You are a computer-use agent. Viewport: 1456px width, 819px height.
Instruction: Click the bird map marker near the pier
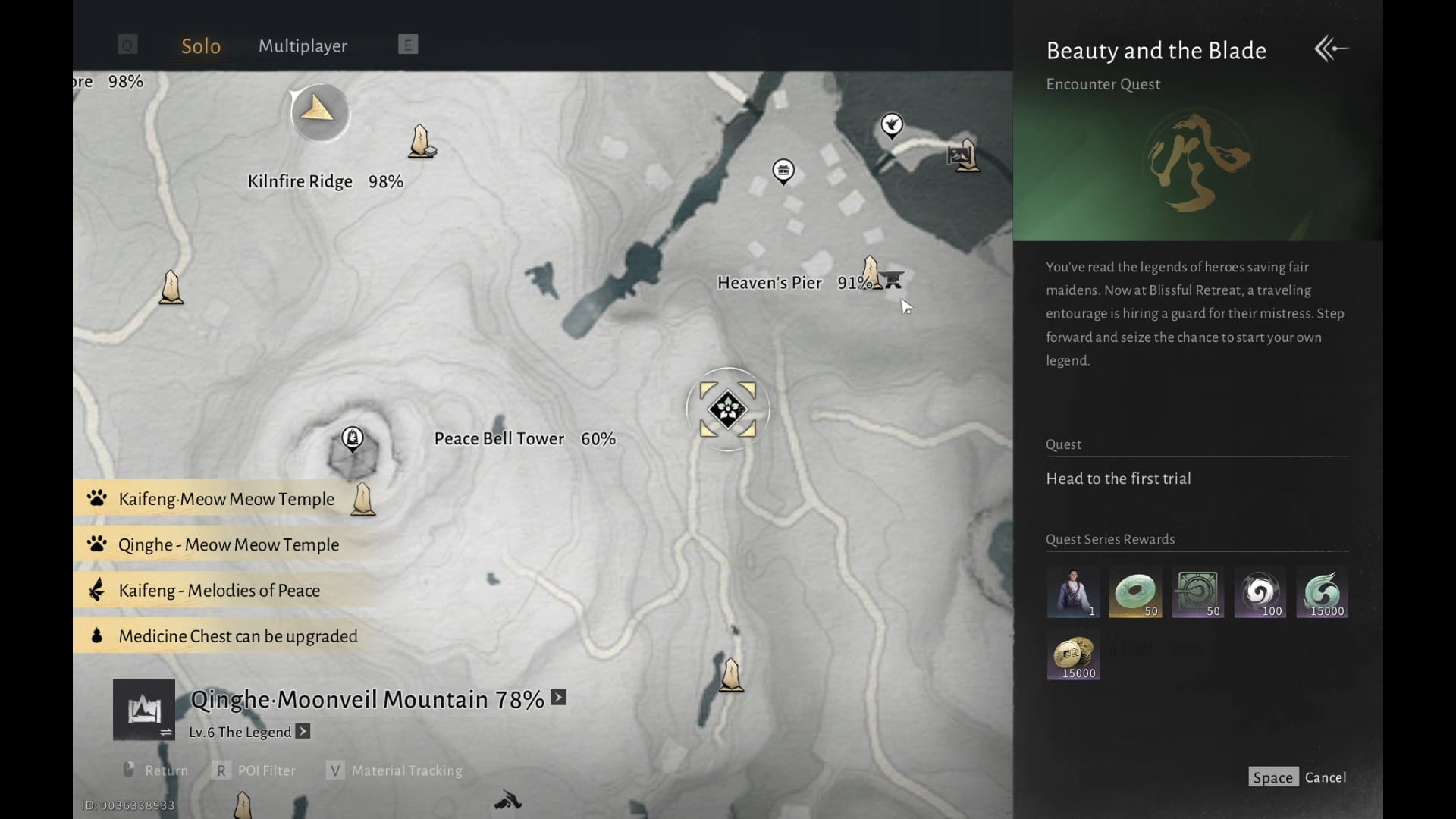coord(892,124)
